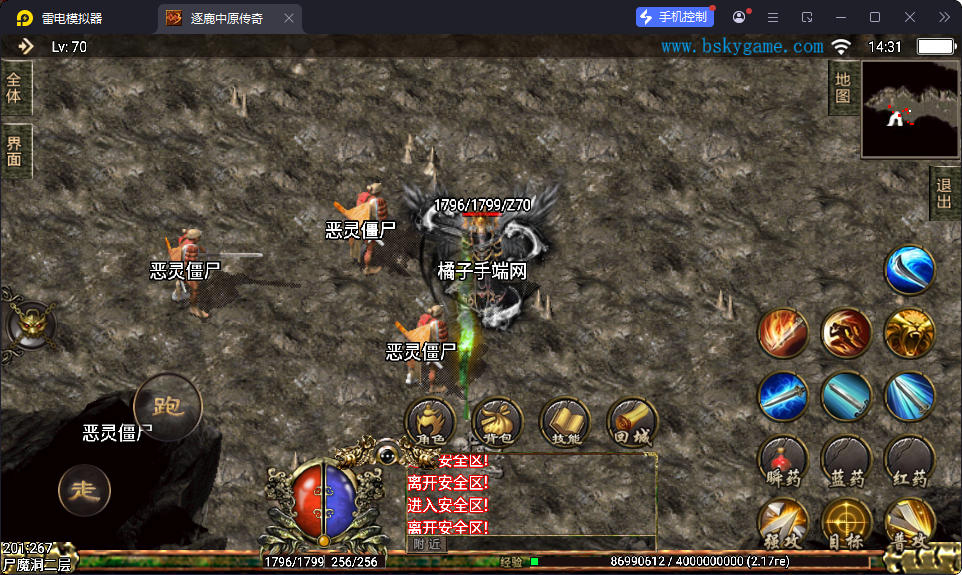Use the 瞬药 instant potion

tap(783, 462)
